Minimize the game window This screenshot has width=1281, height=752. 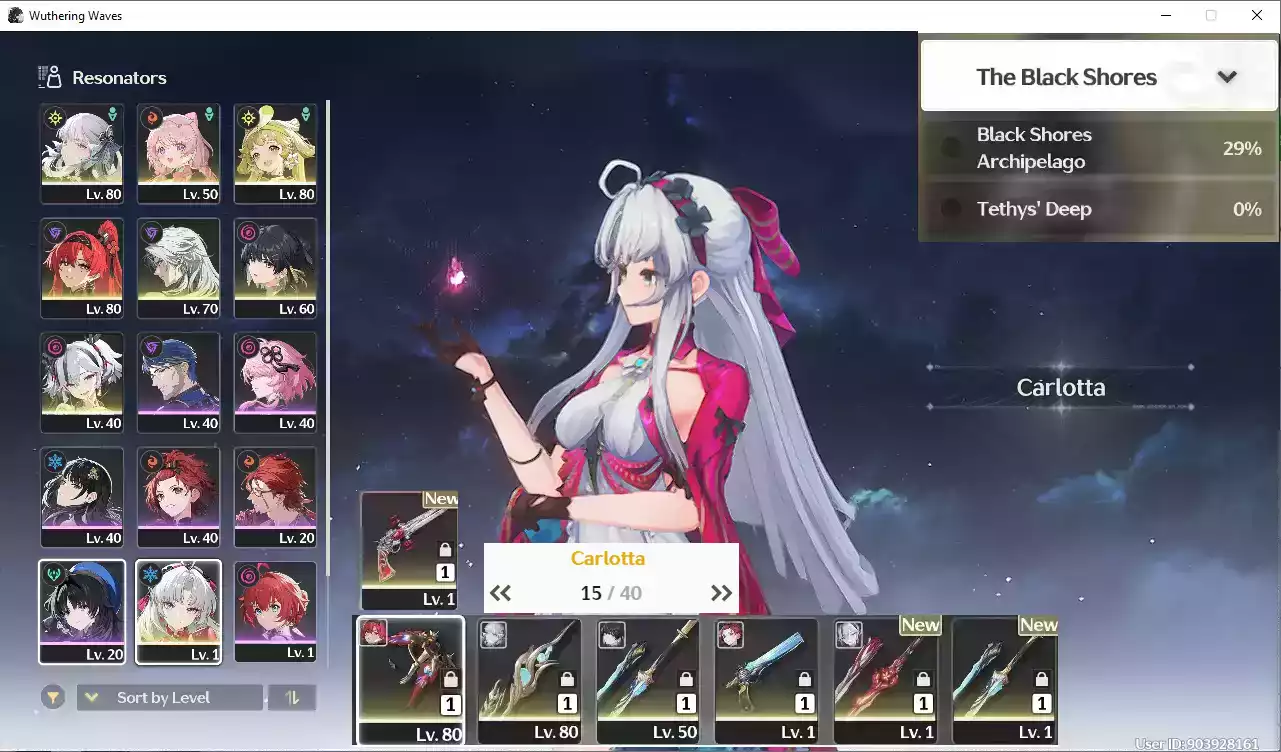1166,15
